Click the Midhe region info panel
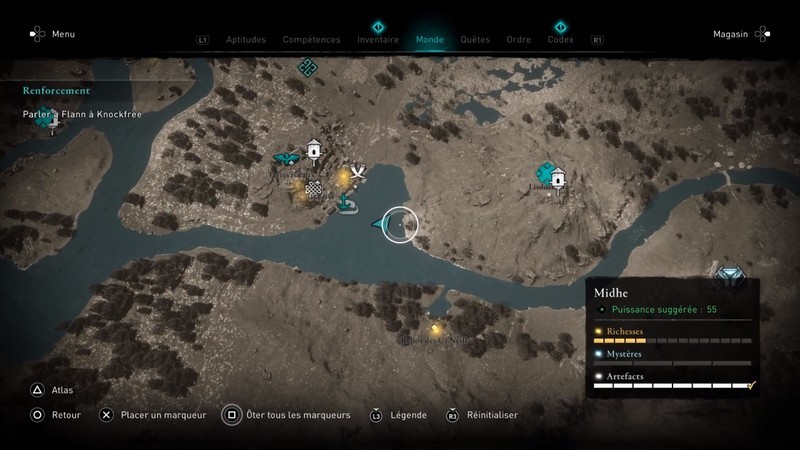The image size is (800, 450). [x=672, y=337]
